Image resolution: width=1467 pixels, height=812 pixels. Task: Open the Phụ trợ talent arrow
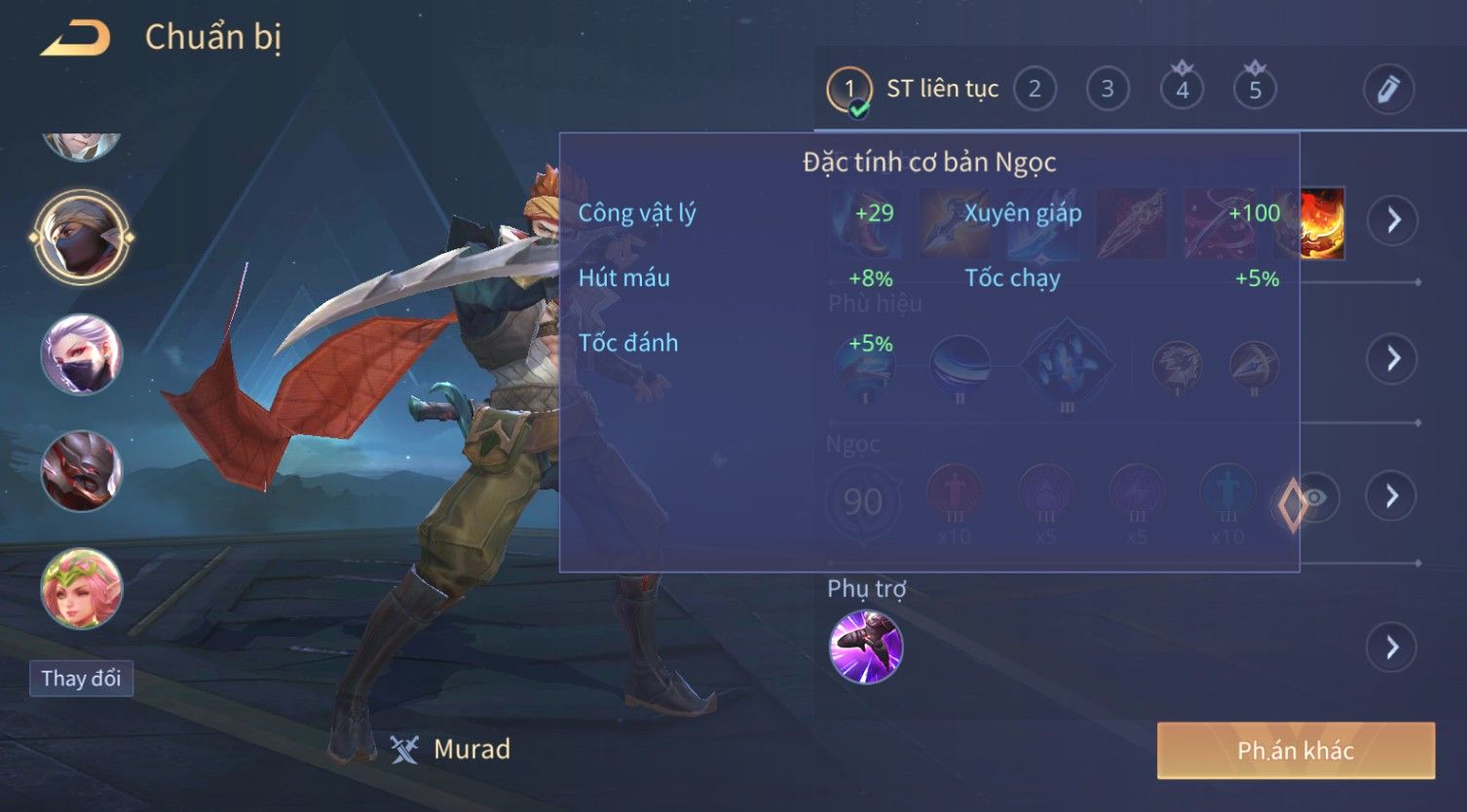coord(1393,646)
